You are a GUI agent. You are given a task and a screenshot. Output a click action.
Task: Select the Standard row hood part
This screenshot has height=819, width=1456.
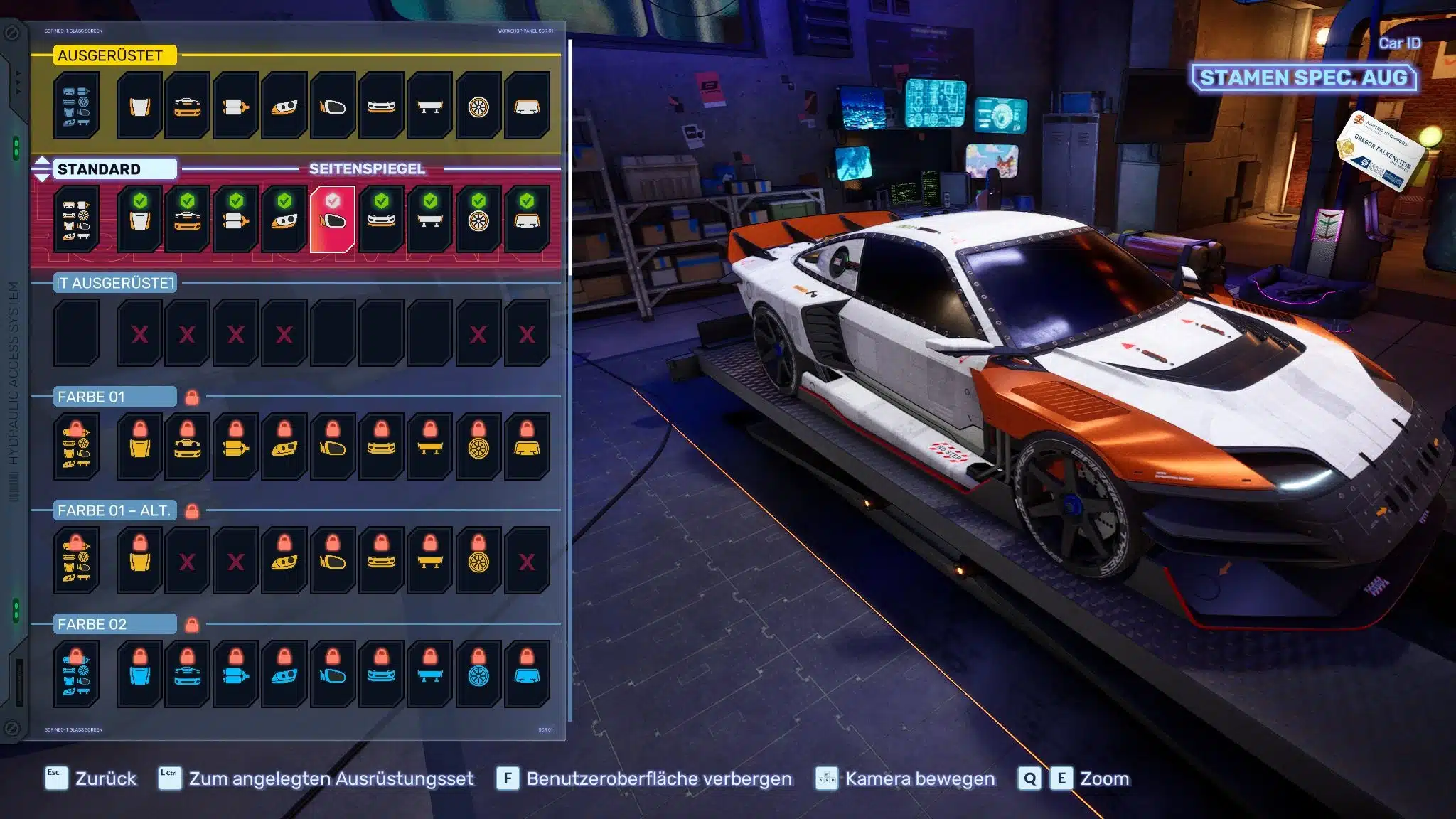click(x=140, y=219)
